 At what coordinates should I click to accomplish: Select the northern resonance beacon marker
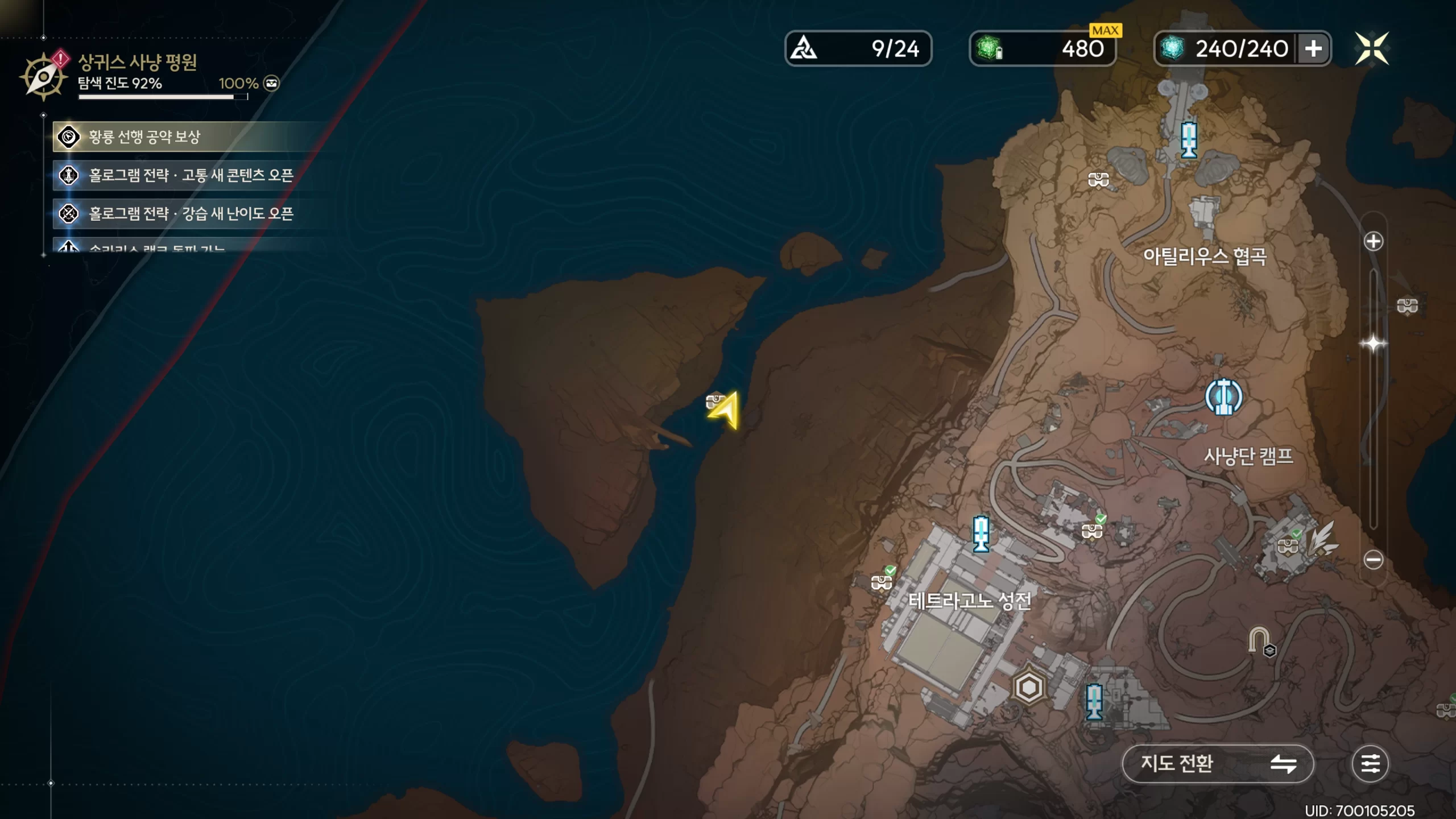point(1189,139)
